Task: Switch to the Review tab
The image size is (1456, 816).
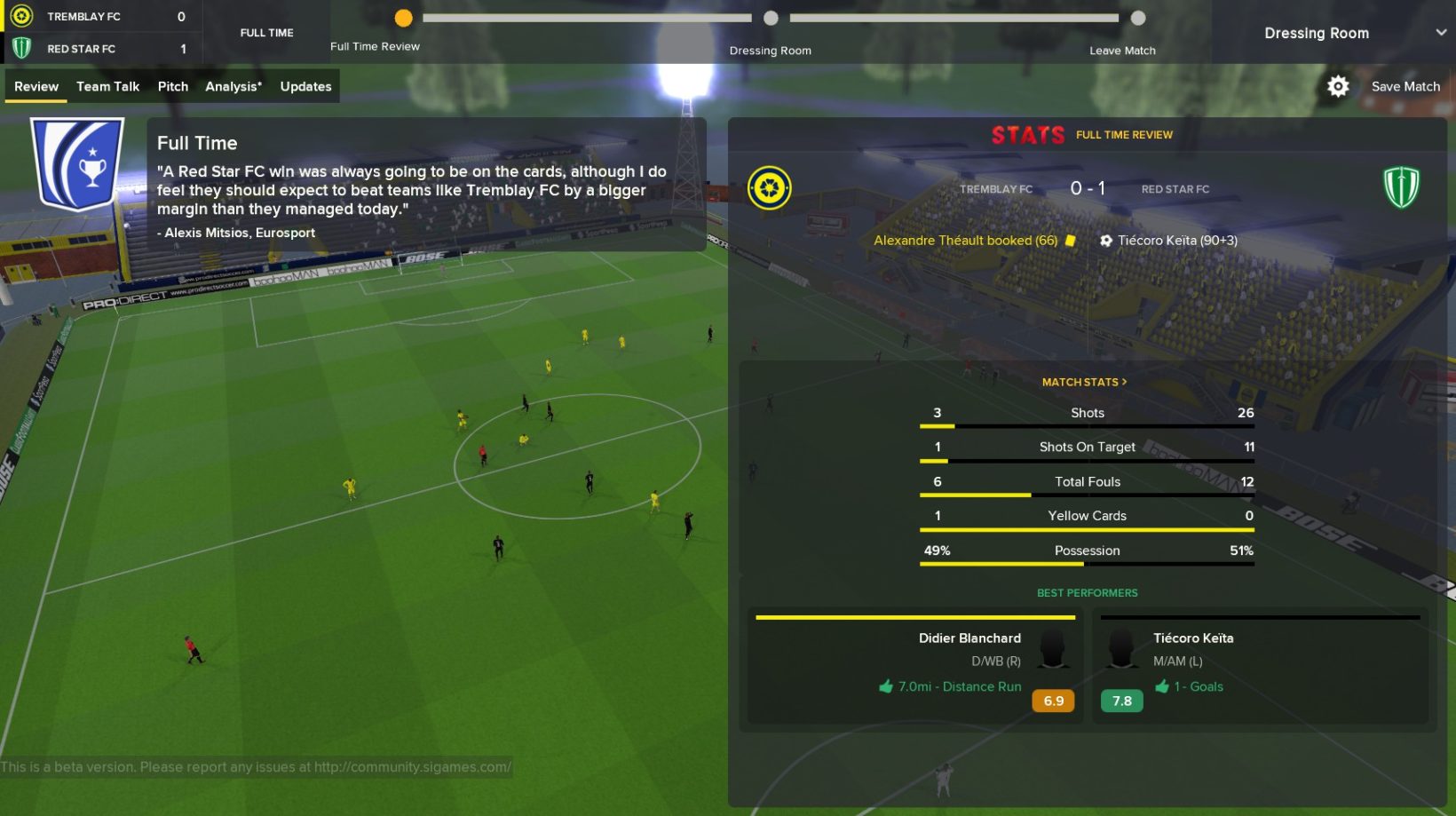Action: 36,86
